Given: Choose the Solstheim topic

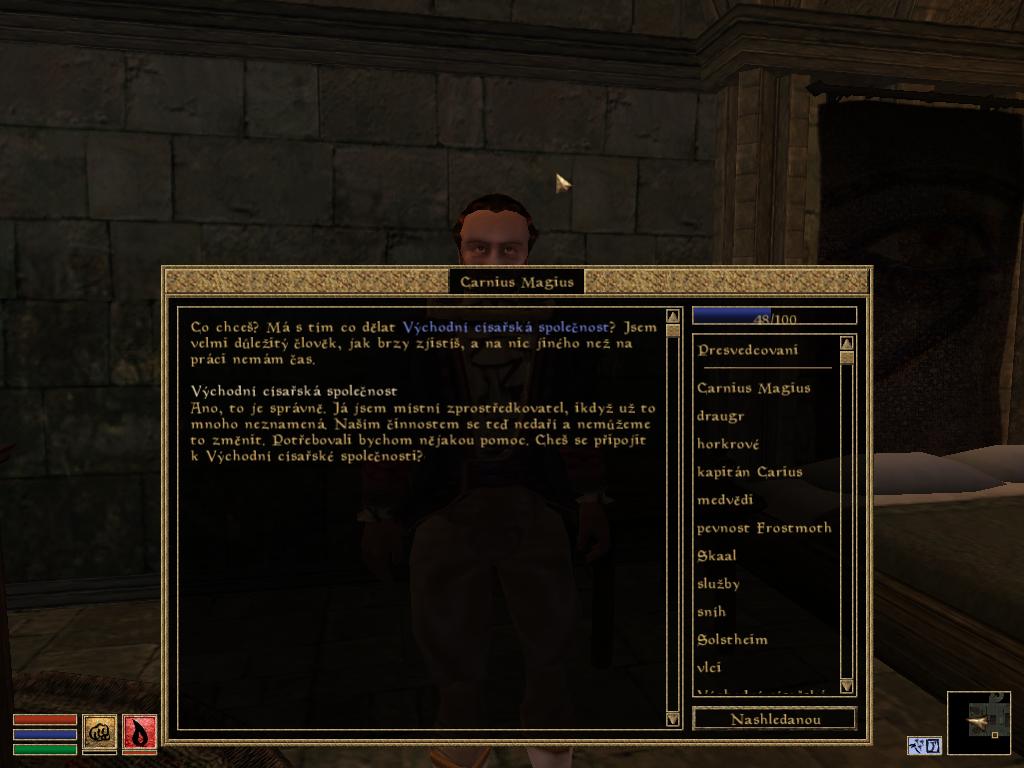Looking at the screenshot, I should click(x=732, y=640).
